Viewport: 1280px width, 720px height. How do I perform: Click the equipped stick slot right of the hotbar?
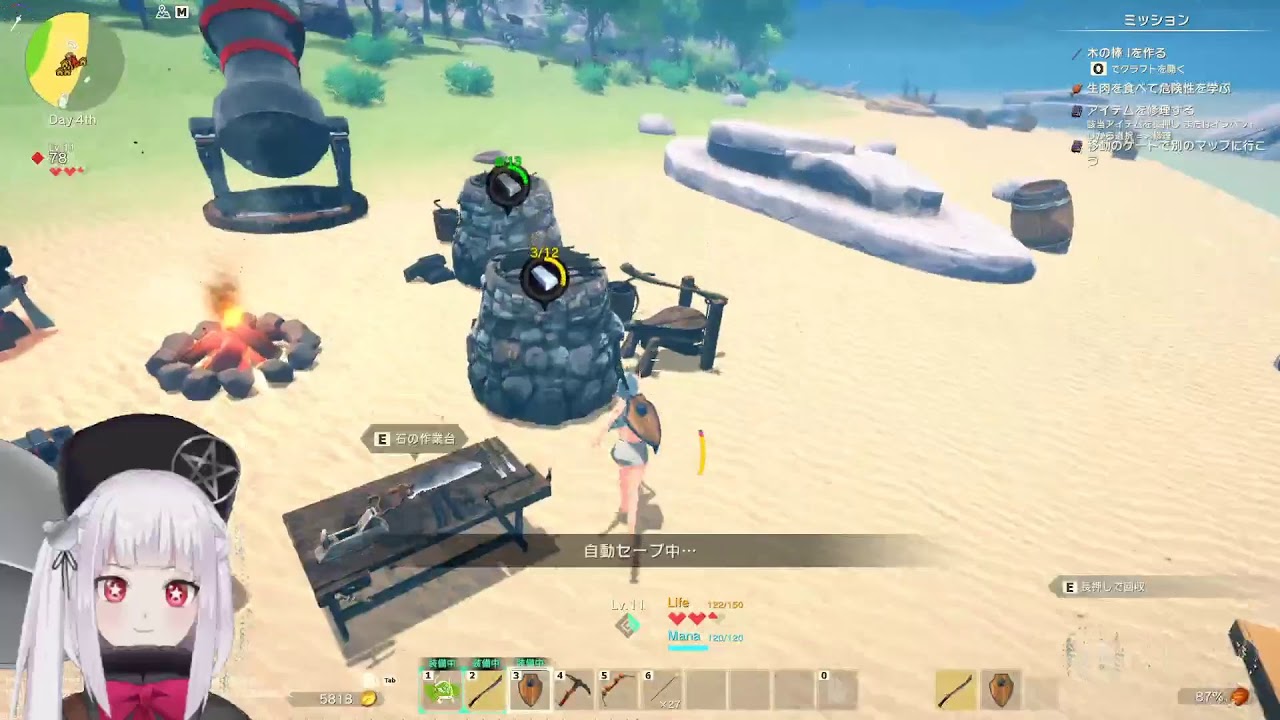click(957, 690)
